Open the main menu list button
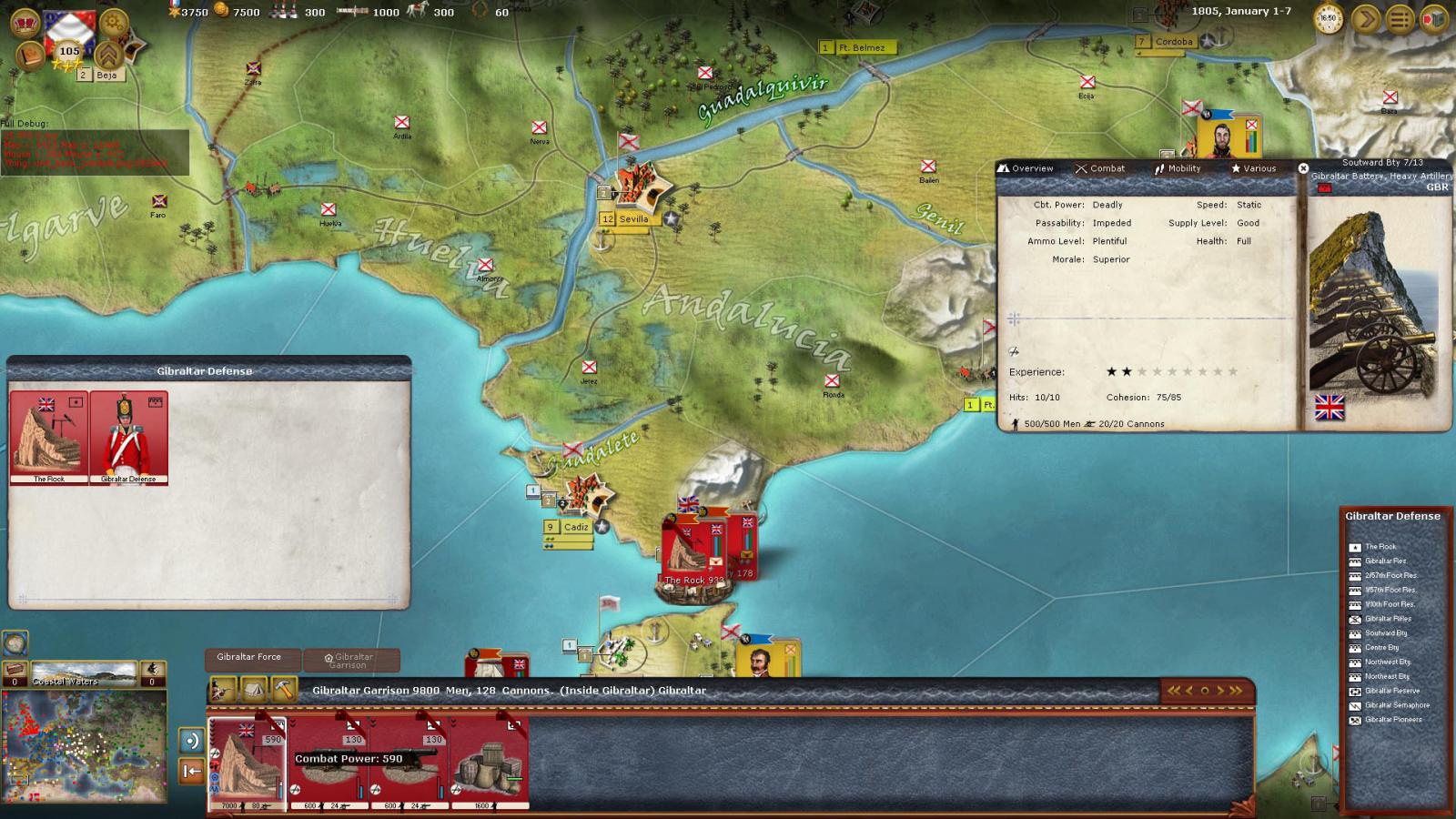Viewport: 1456px width, 819px height. tap(1400, 19)
